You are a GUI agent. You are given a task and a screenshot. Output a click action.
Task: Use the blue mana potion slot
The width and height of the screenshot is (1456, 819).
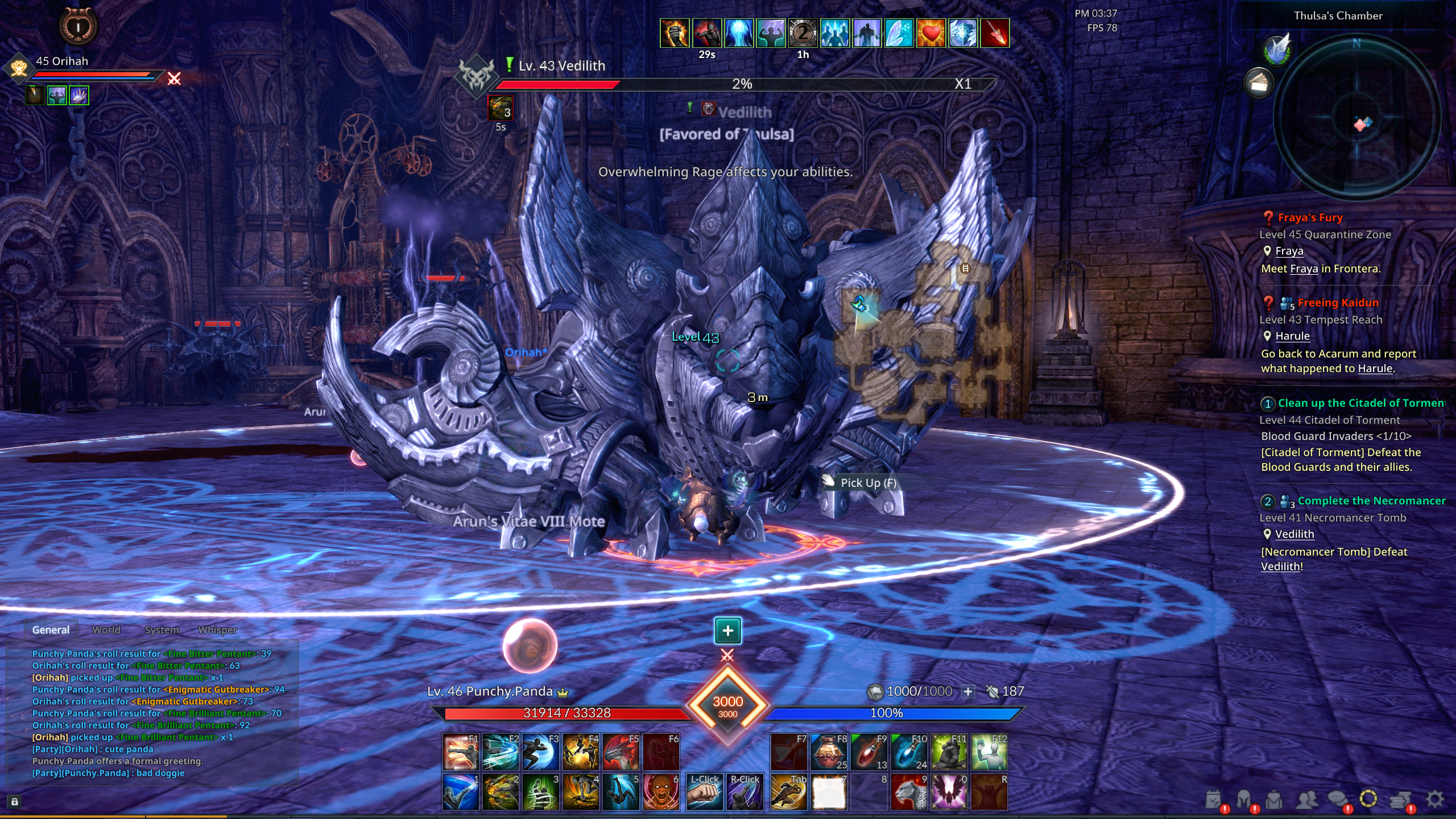909,752
